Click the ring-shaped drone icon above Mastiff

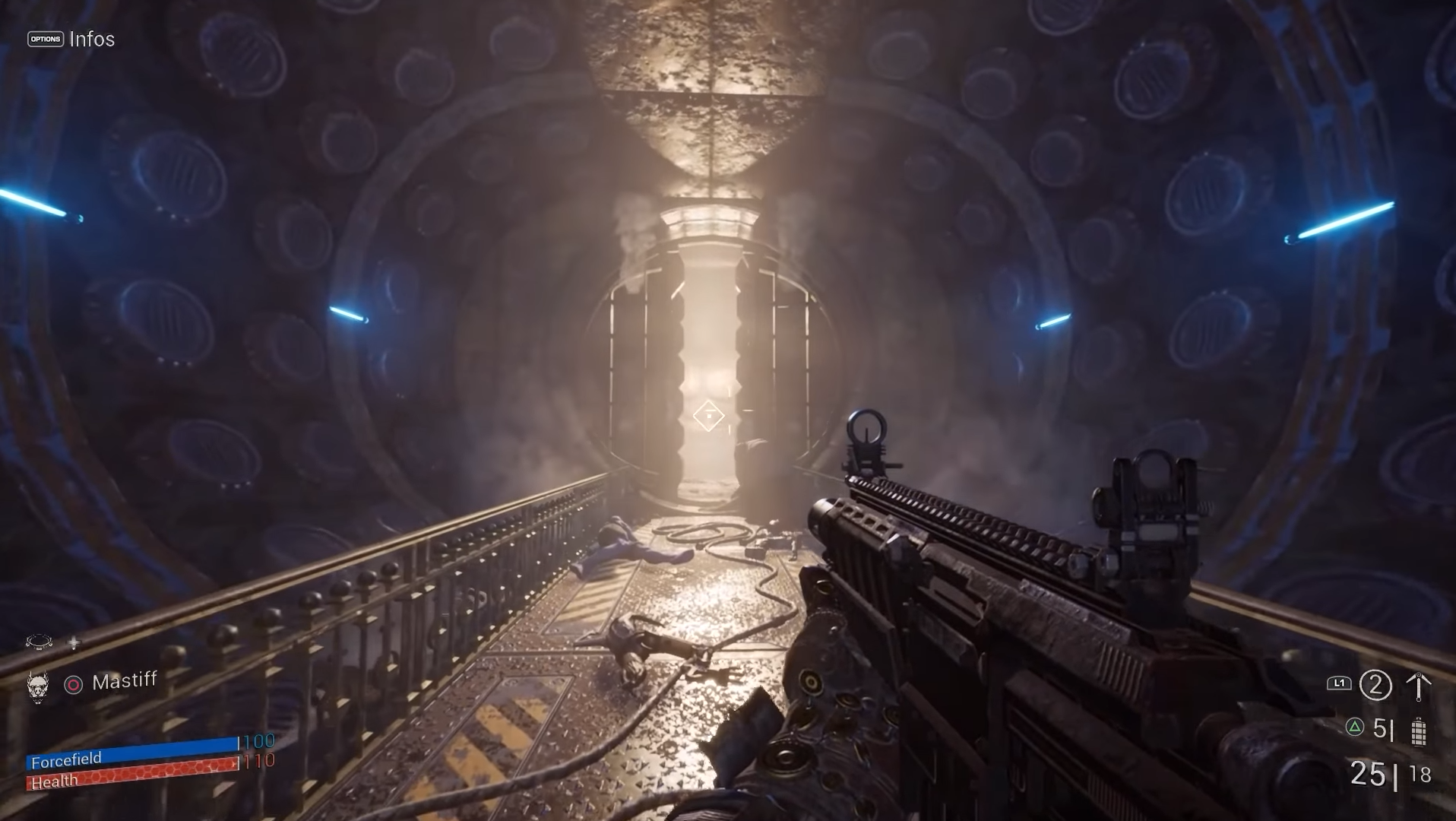click(x=39, y=643)
